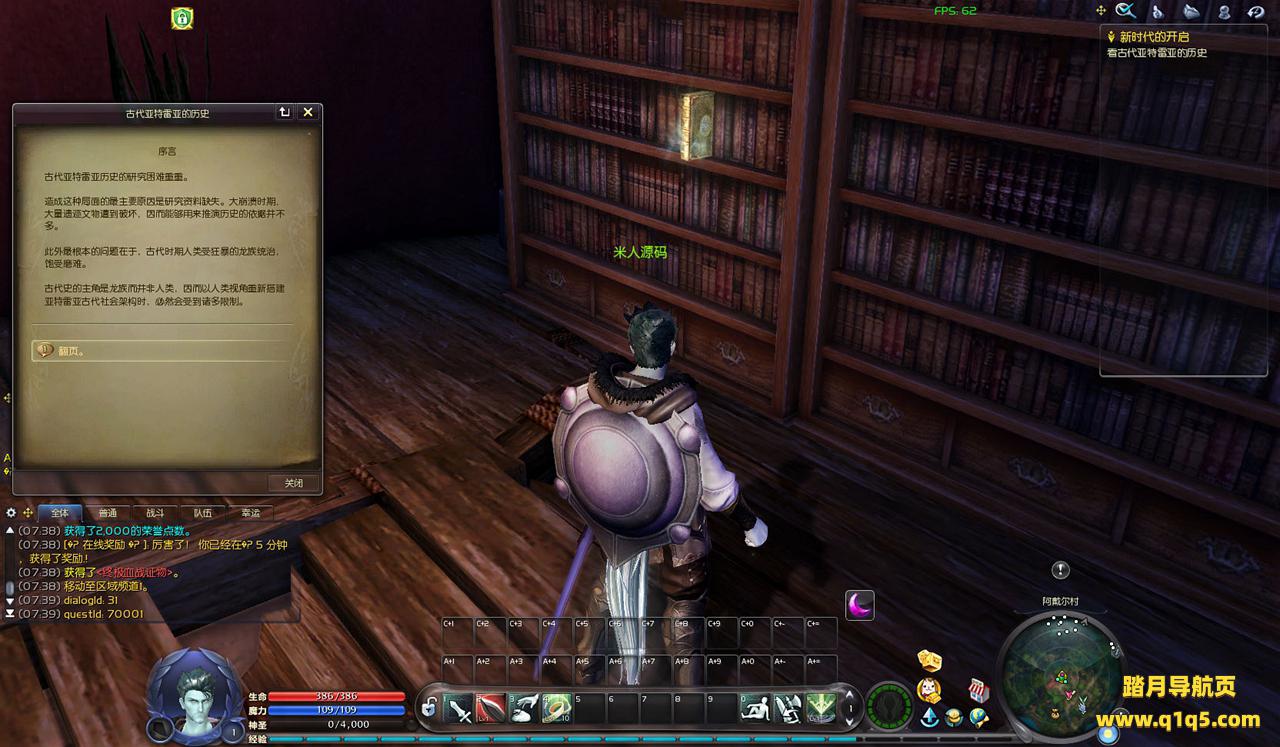Toggle the hotbar padlock icon
Image resolution: width=1280 pixels, height=747 pixels.
[x=429, y=708]
